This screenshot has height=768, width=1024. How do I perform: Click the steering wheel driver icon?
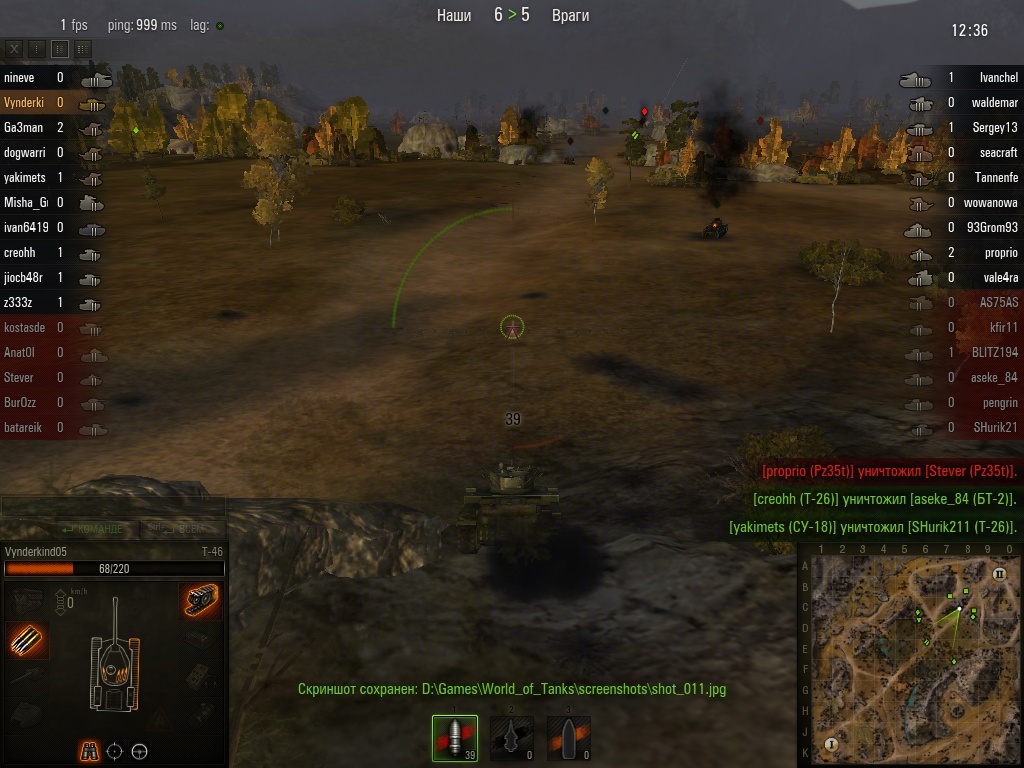140,751
